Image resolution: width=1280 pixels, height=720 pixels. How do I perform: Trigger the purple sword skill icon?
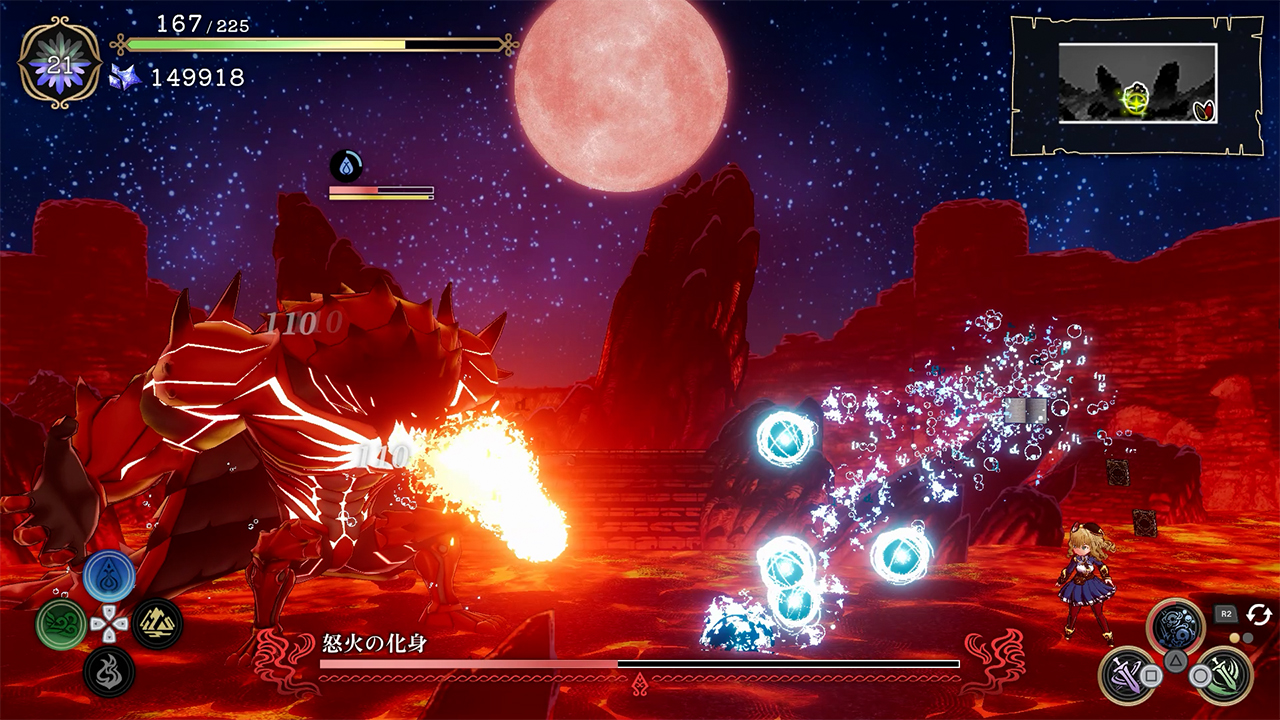click(1127, 675)
